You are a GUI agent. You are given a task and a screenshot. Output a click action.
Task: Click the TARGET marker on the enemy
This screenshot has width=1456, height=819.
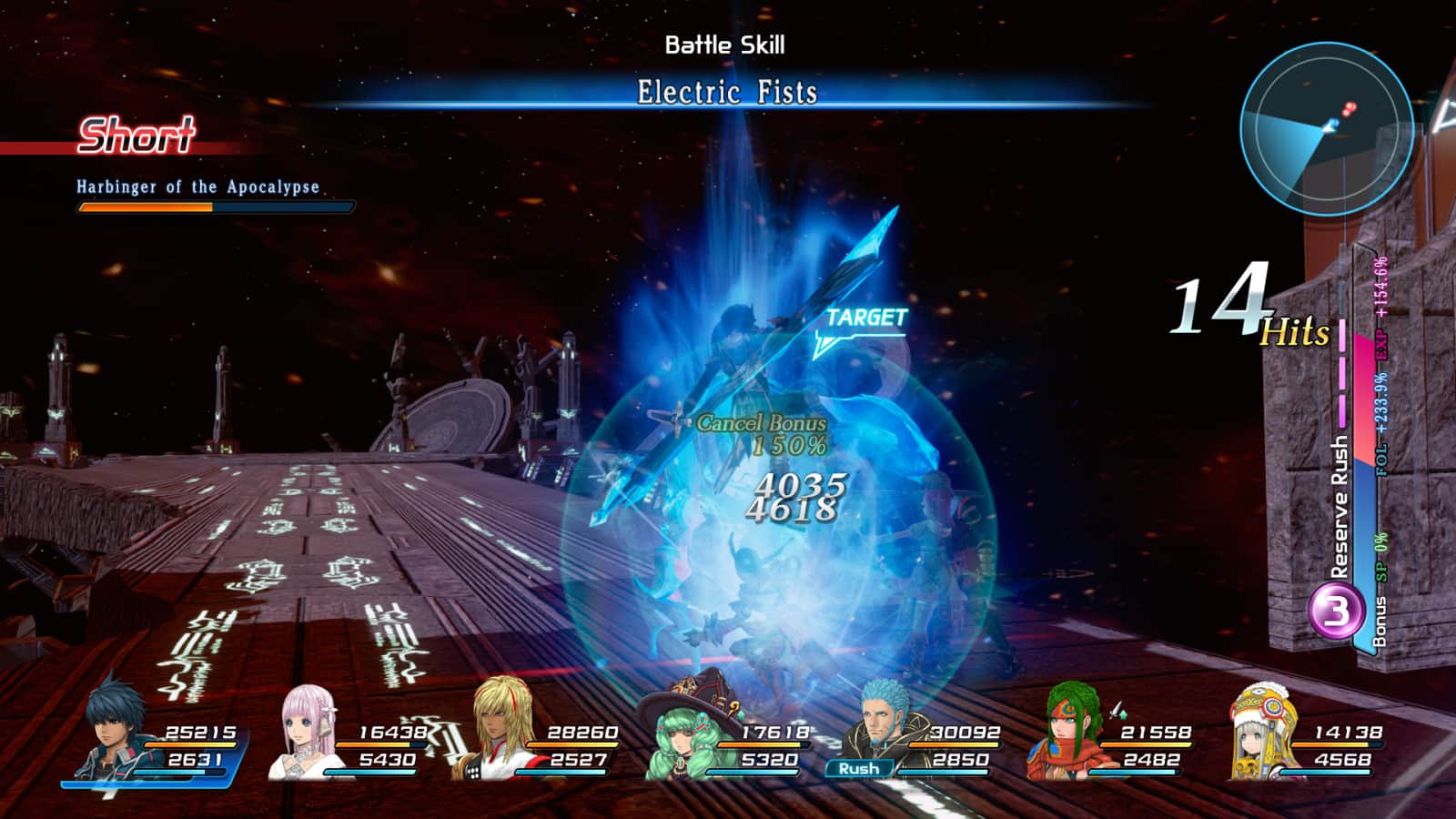coord(864,318)
